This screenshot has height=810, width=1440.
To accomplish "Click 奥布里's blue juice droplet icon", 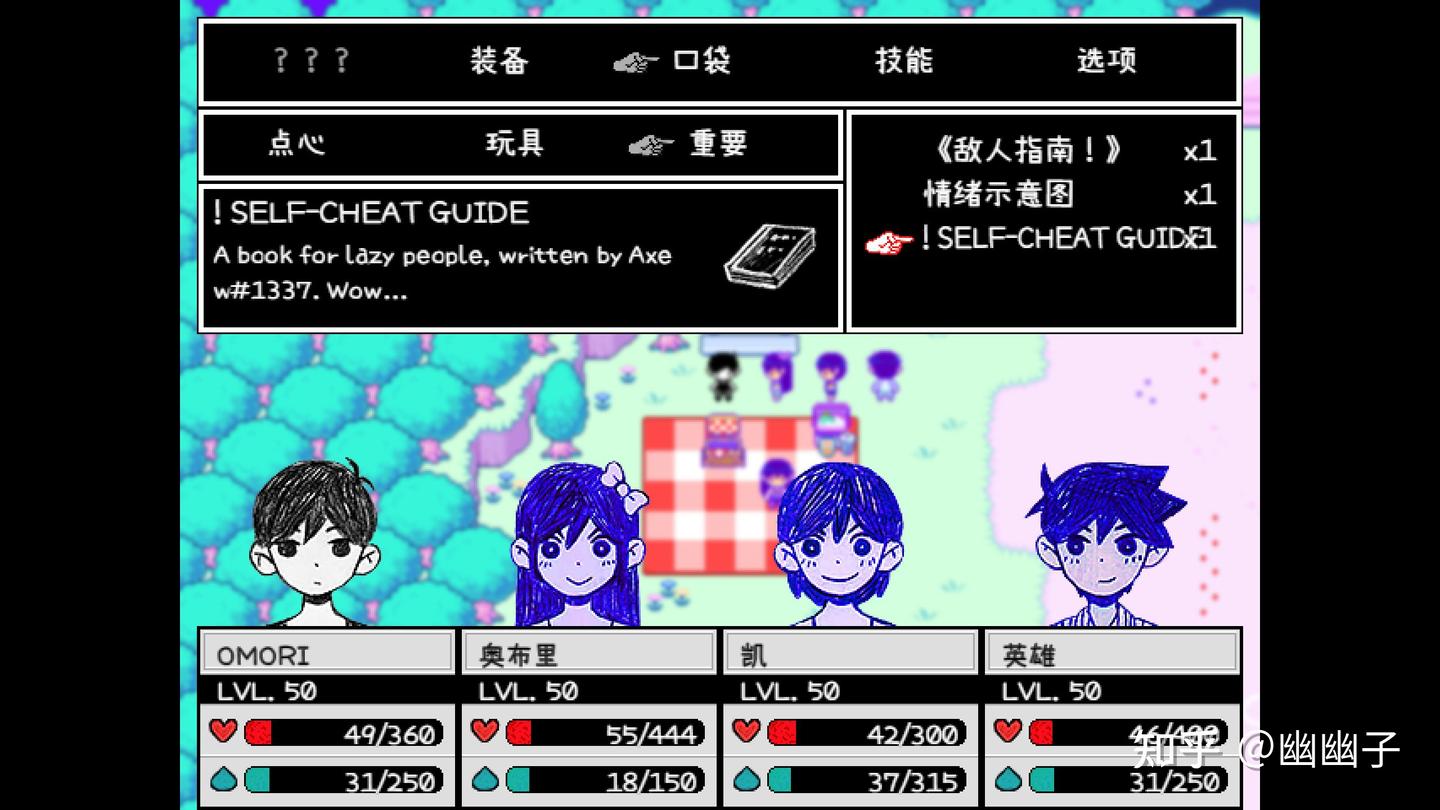I will [x=487, y=780].
